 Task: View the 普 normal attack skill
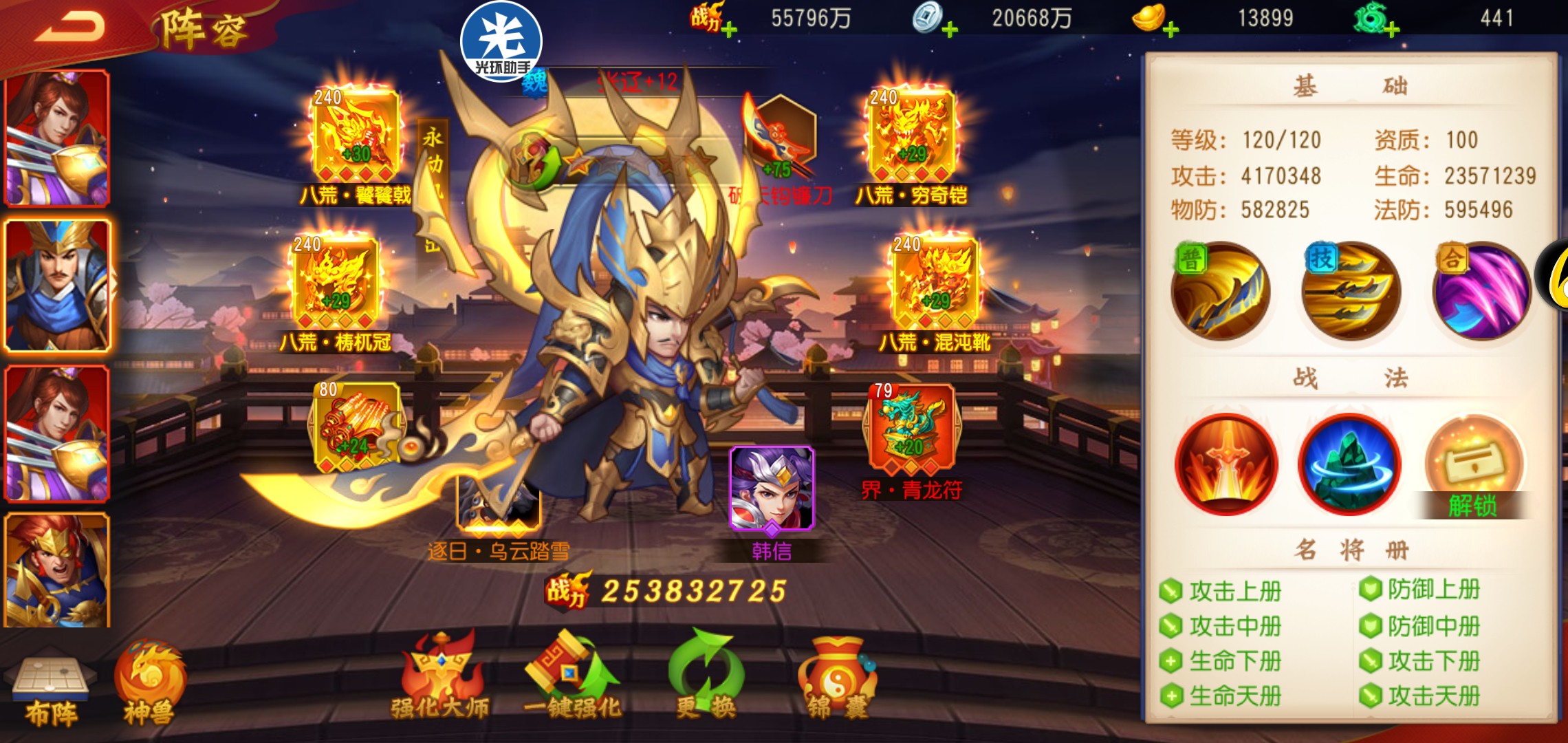[1221, 292]
